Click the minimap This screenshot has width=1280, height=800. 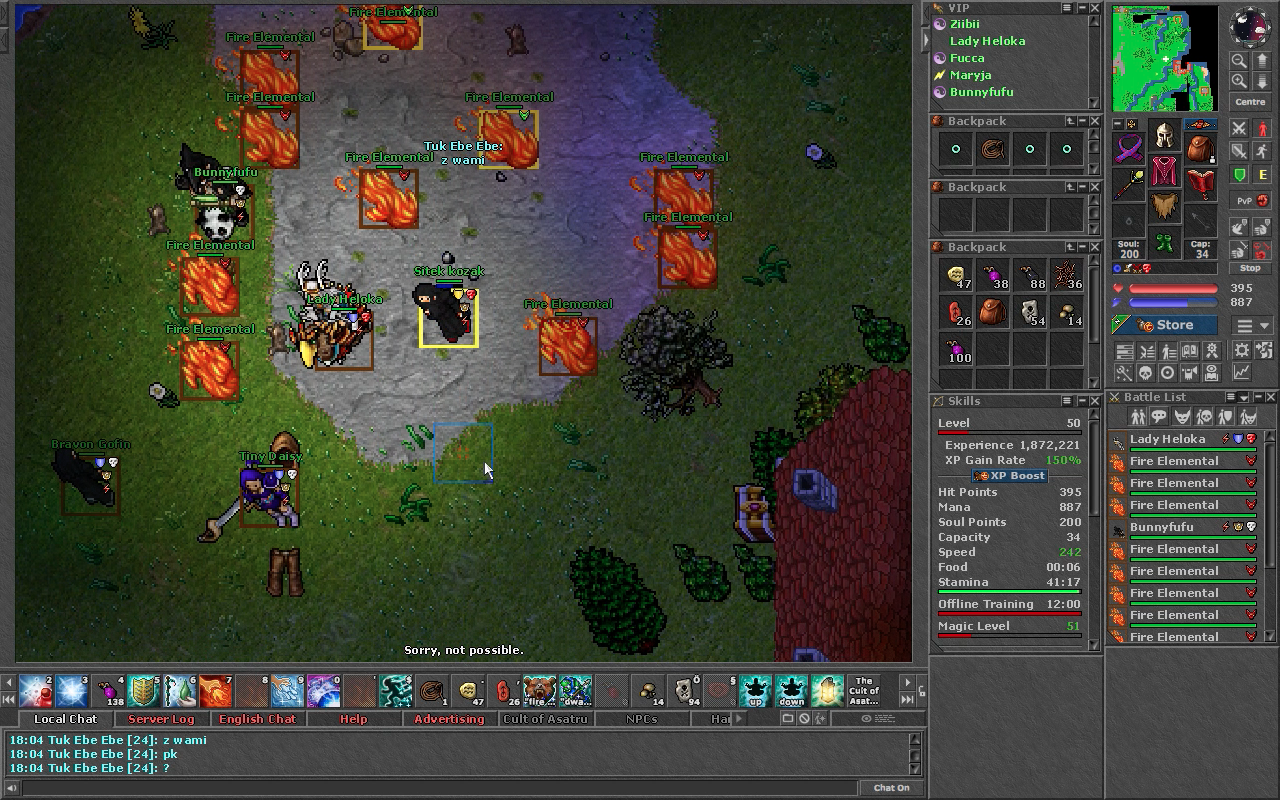pos(1165,60)
